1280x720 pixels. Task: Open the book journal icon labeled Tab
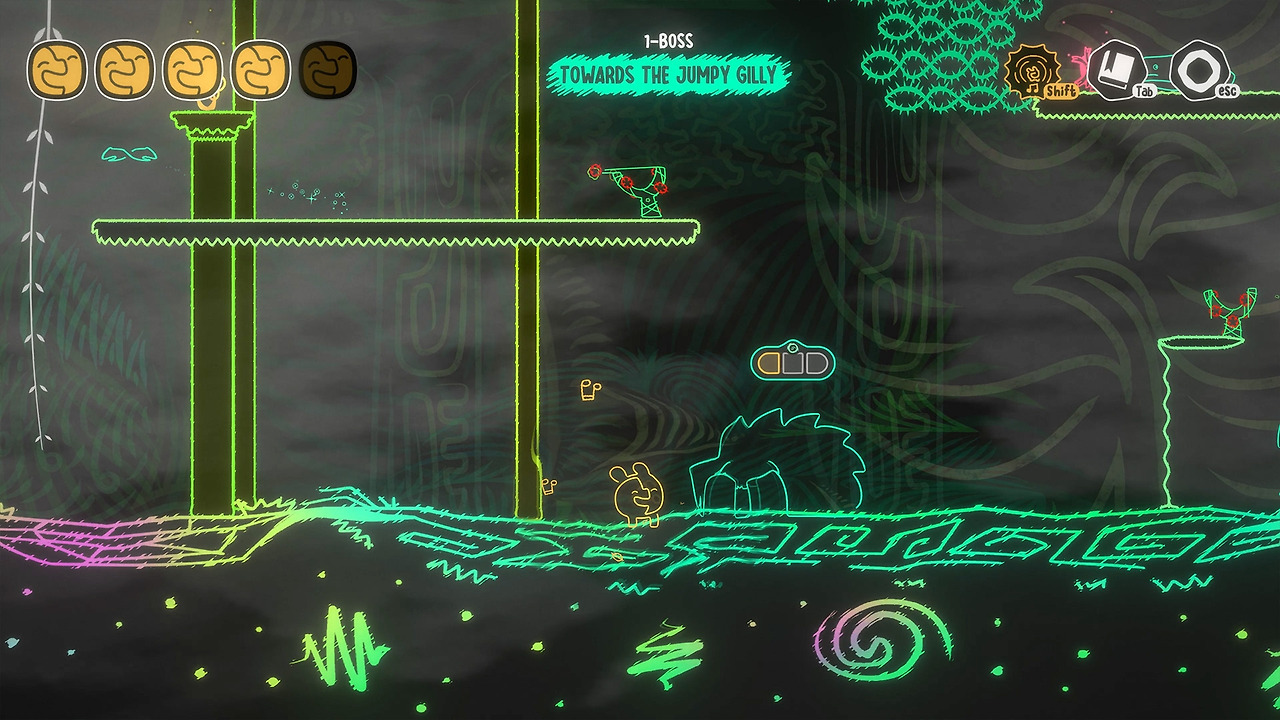pos(1117,66)
